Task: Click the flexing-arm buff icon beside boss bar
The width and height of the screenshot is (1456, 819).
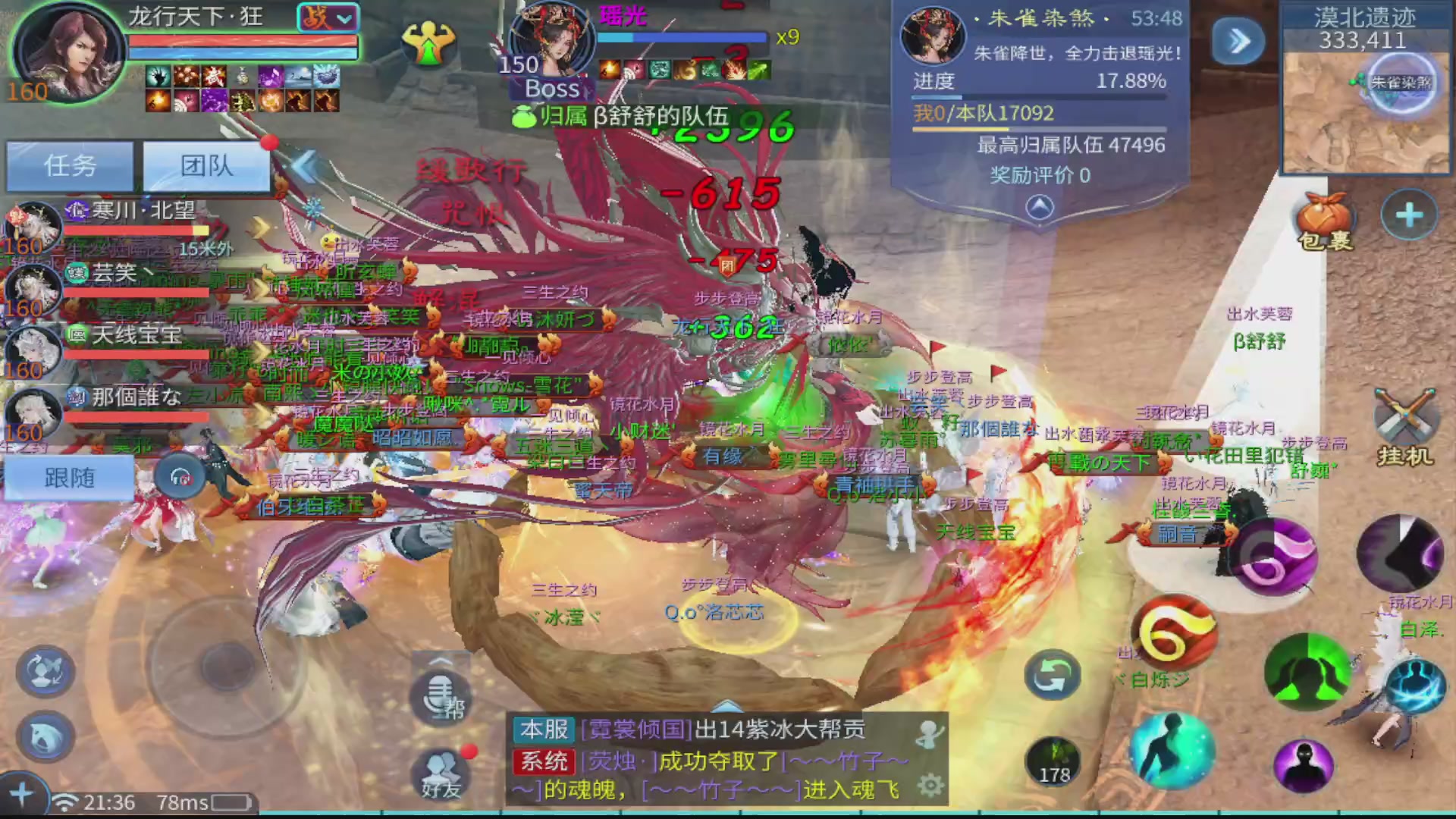Action: (429, 43)
